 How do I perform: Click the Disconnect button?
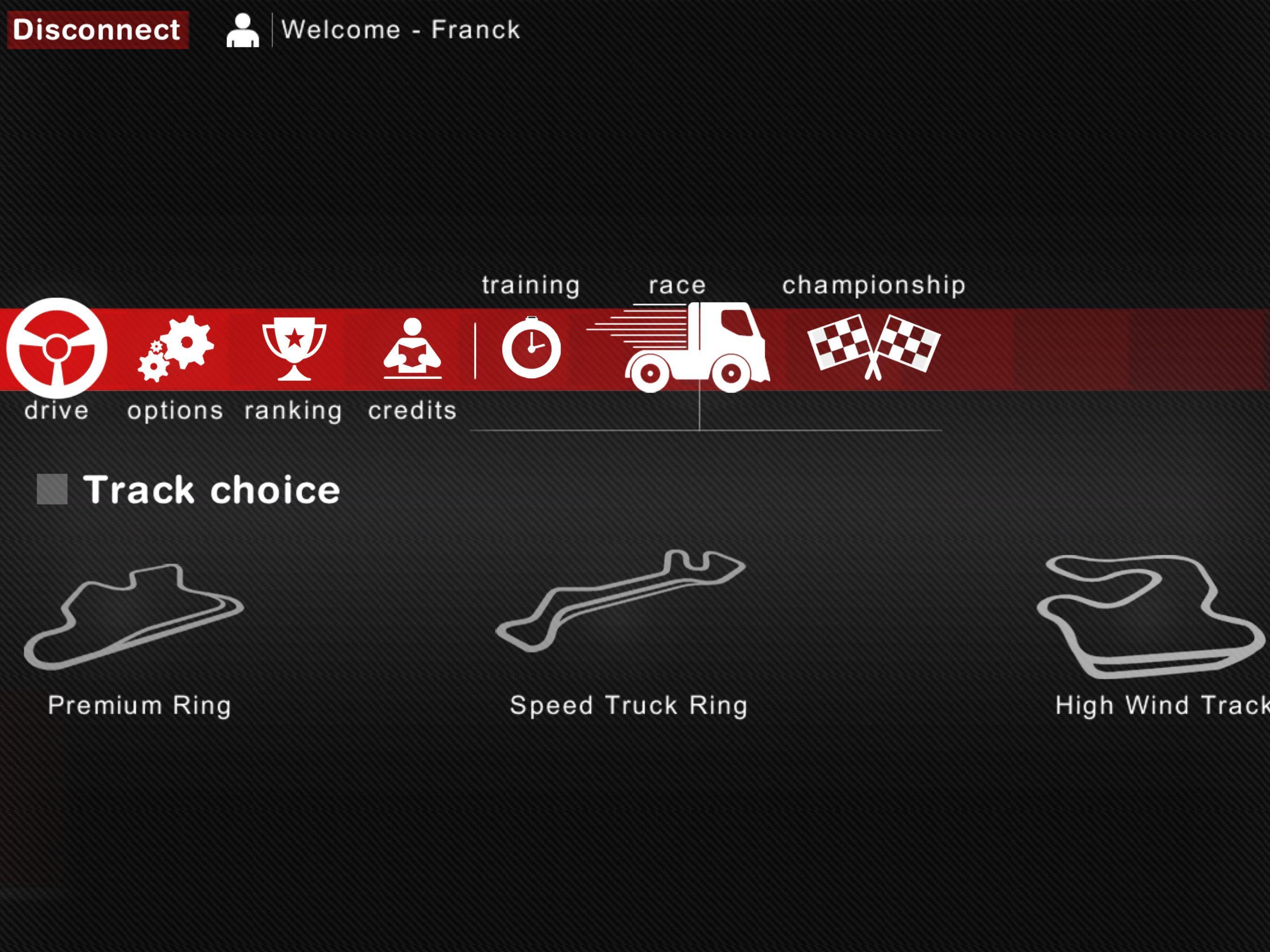[x=98, y=30]
